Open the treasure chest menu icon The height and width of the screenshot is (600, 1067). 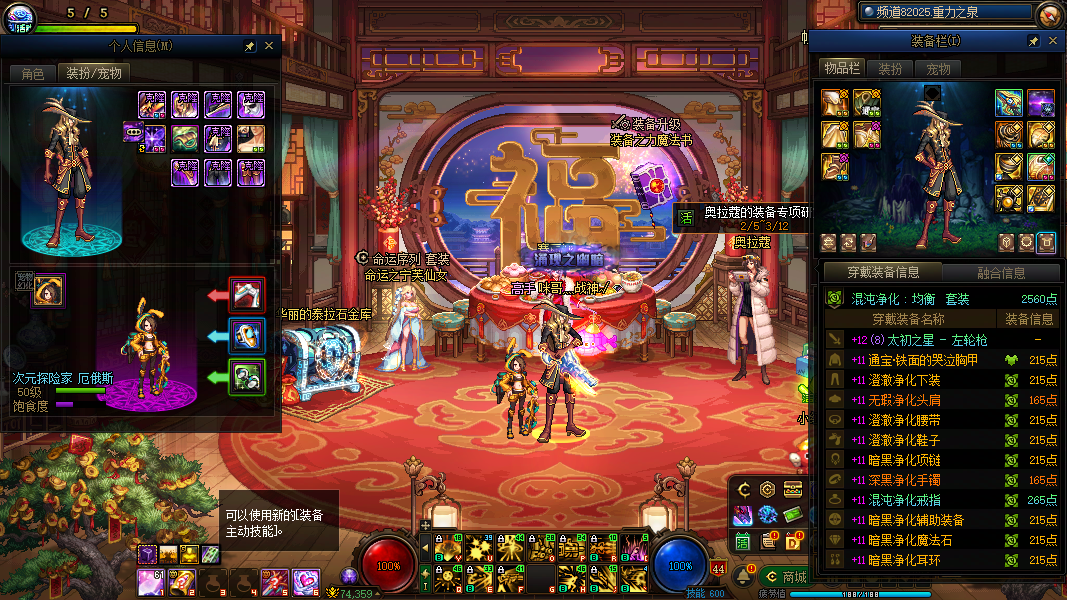coord(793,489)
